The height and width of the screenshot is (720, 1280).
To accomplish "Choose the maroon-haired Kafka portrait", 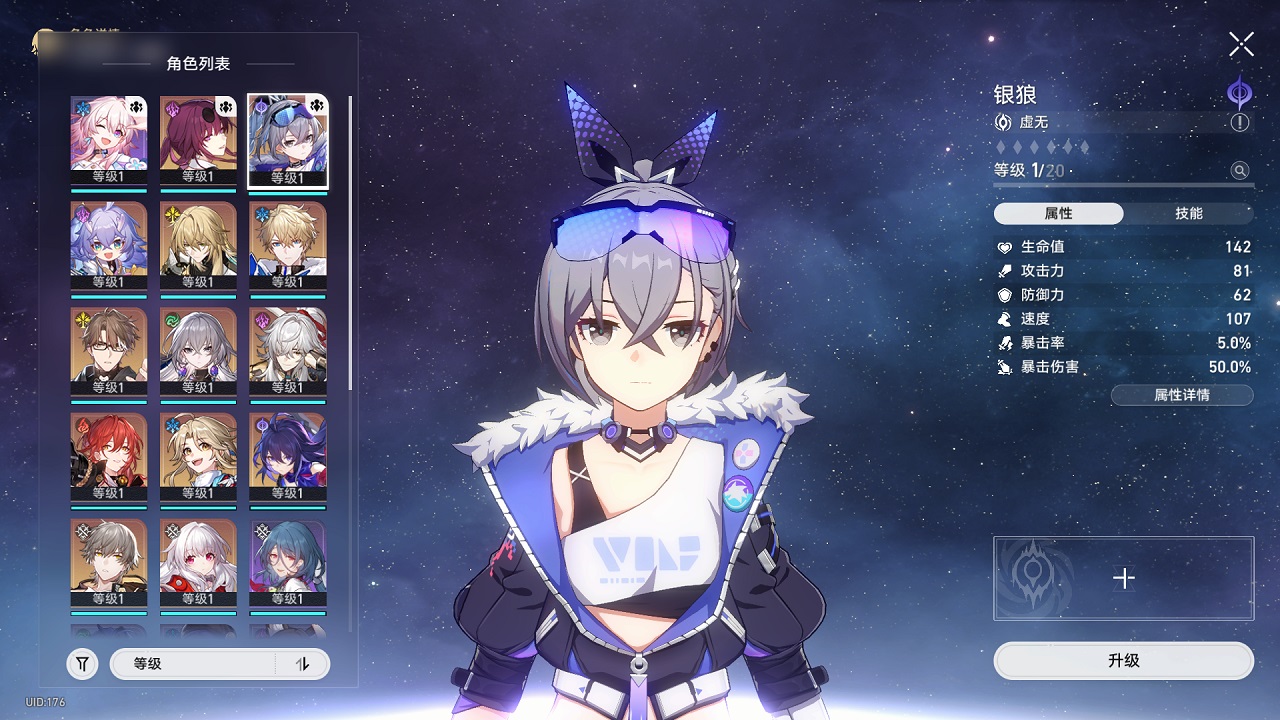I will click(198, 140).
